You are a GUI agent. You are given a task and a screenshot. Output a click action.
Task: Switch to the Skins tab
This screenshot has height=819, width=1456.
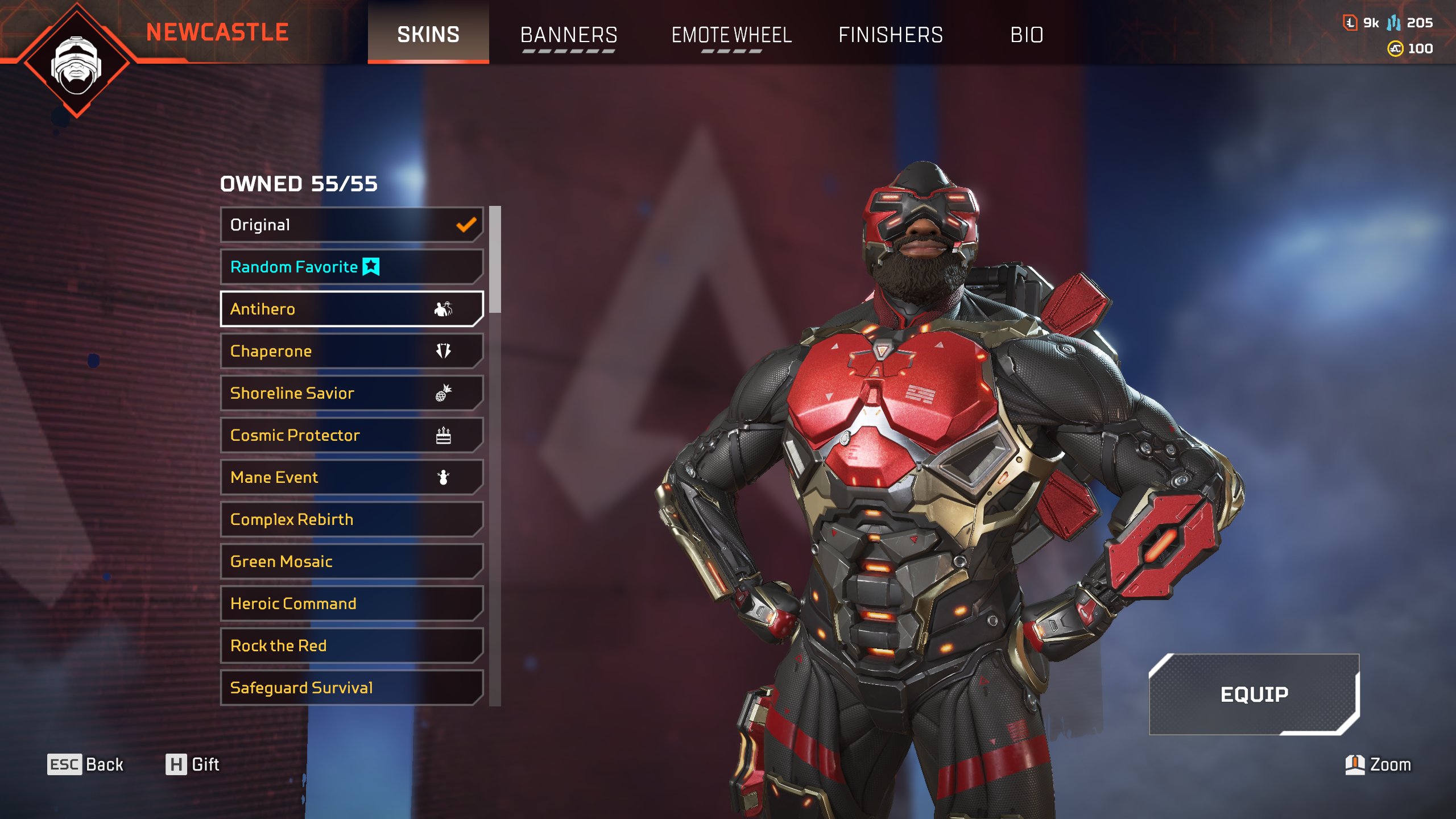(x=428, y=34)
